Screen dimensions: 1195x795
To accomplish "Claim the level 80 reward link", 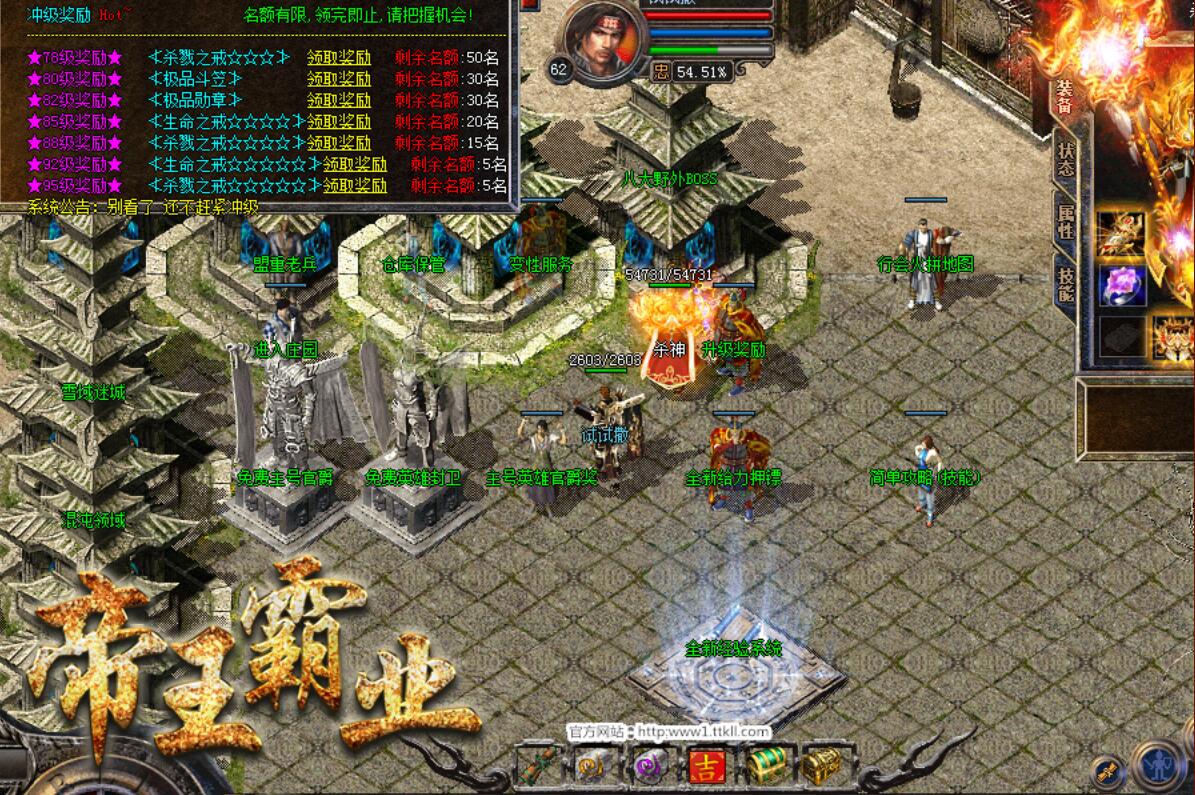I will click(x=338, y=78).
